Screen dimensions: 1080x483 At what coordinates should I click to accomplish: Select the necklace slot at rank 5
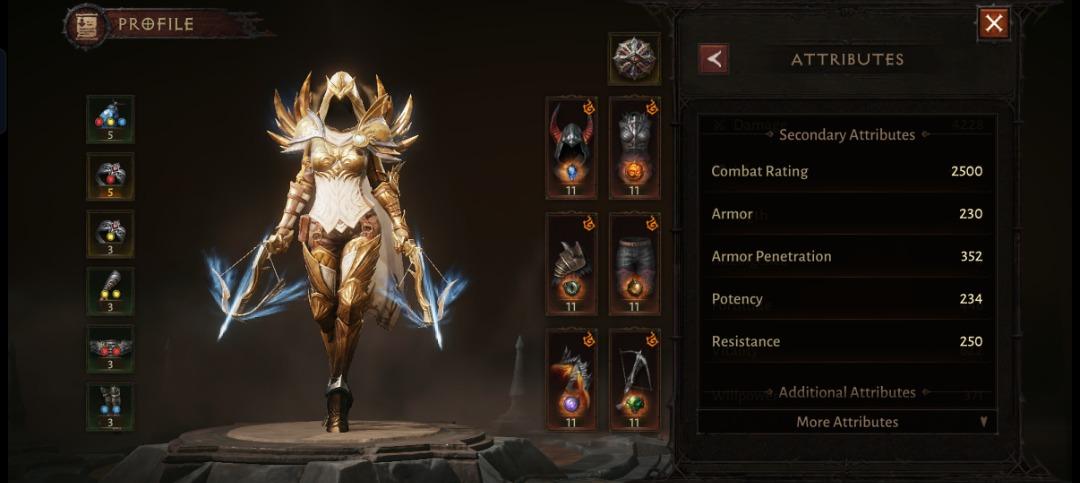click(110, 119)
